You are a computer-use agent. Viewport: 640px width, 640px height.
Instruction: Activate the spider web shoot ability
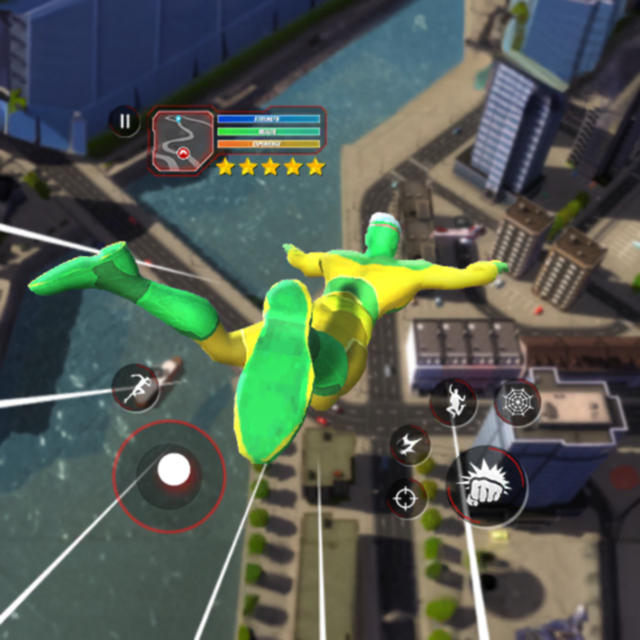[x=517, y=402]
